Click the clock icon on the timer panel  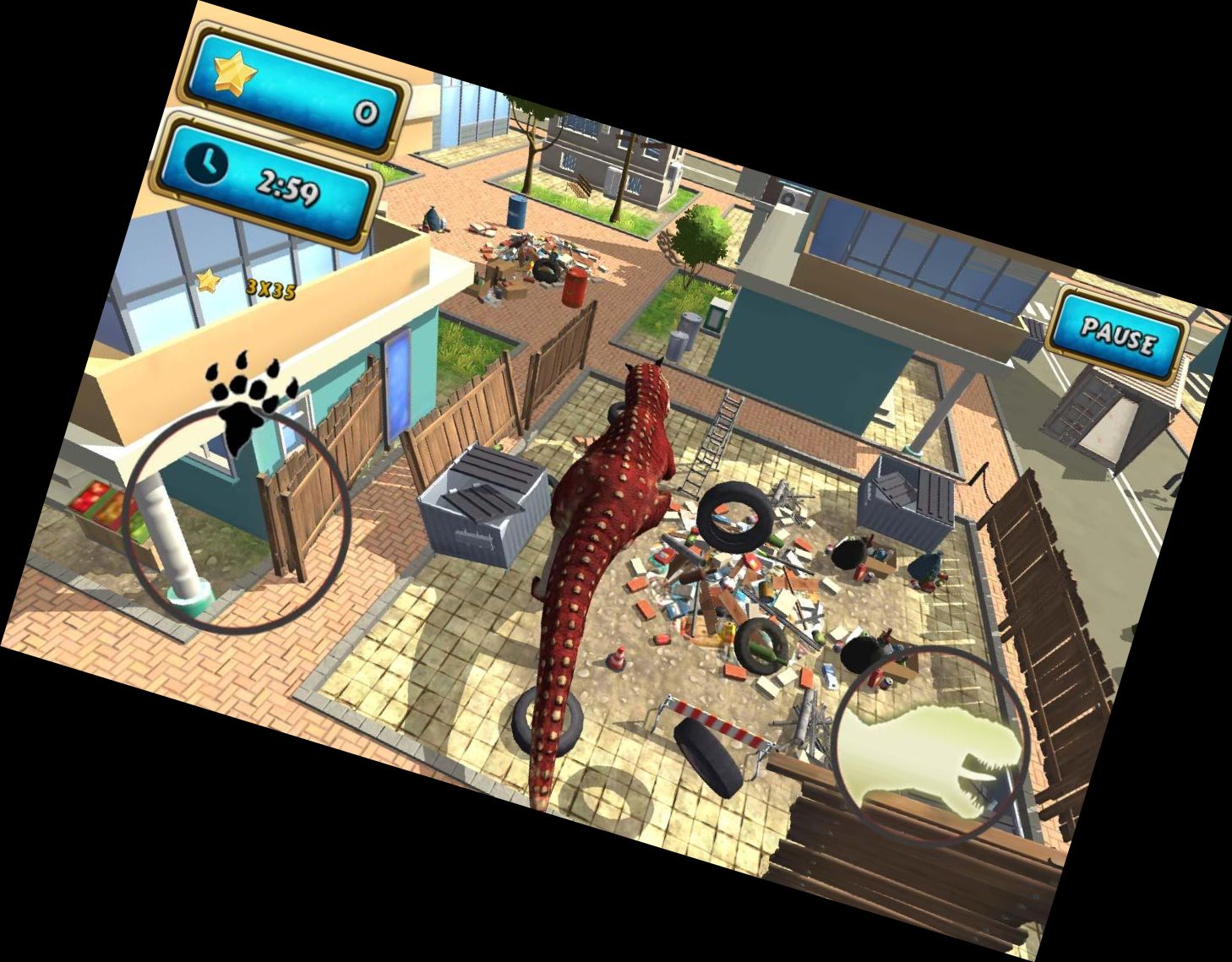click(204, 166)
